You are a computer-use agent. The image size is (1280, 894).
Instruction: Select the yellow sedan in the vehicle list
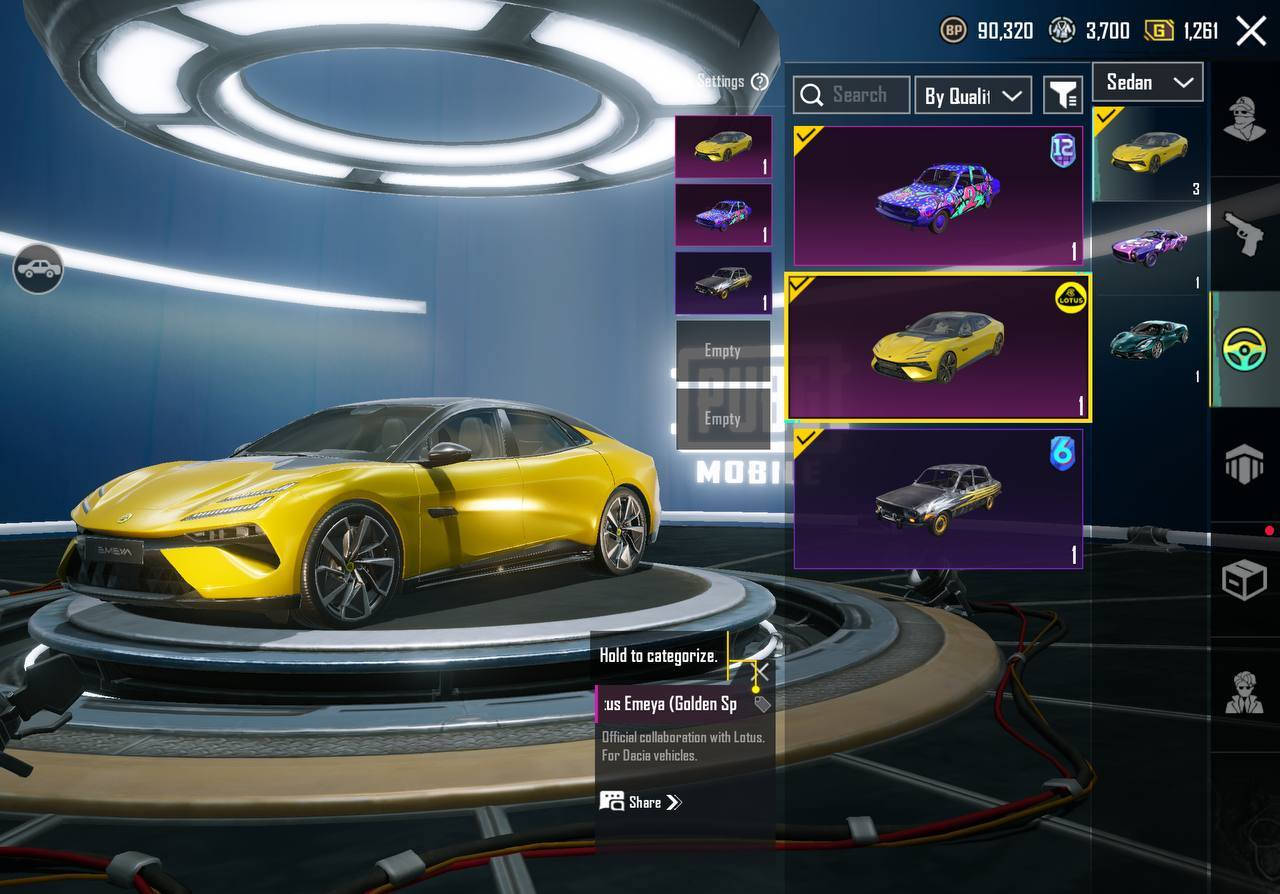1148,153
